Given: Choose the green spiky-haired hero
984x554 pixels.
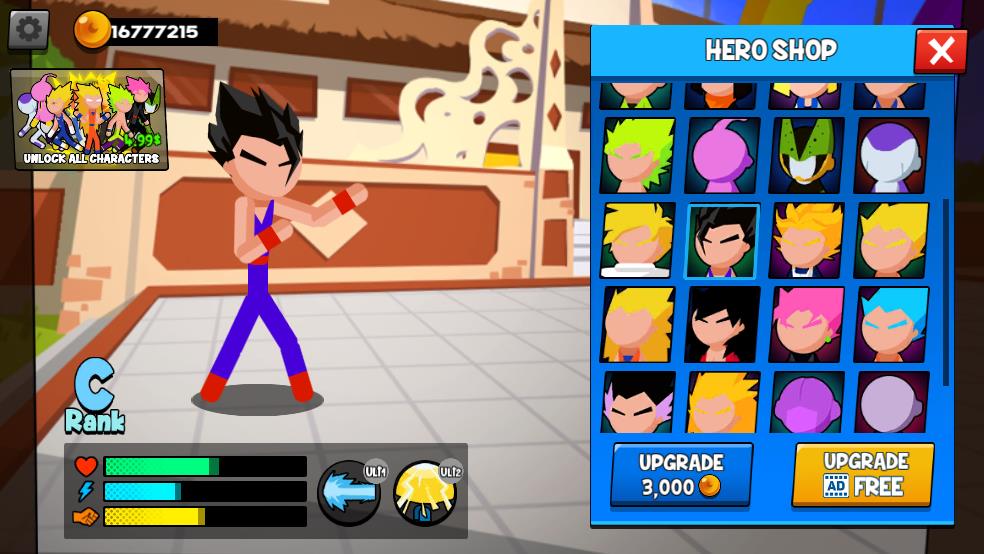Looking at the screenshot, I should [x=637, y=156].
